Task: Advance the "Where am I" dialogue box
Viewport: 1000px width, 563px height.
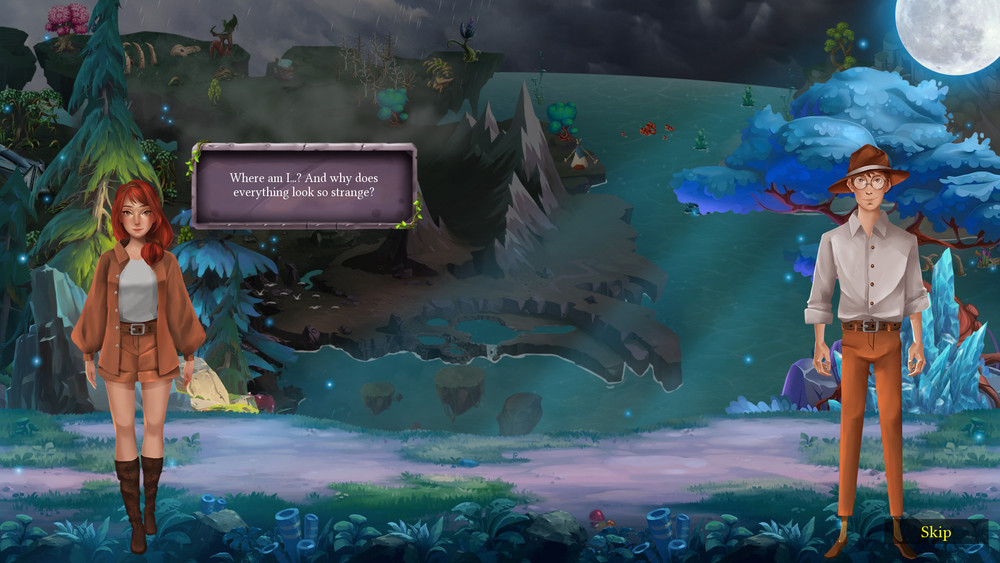Action: tap(303, 186)
